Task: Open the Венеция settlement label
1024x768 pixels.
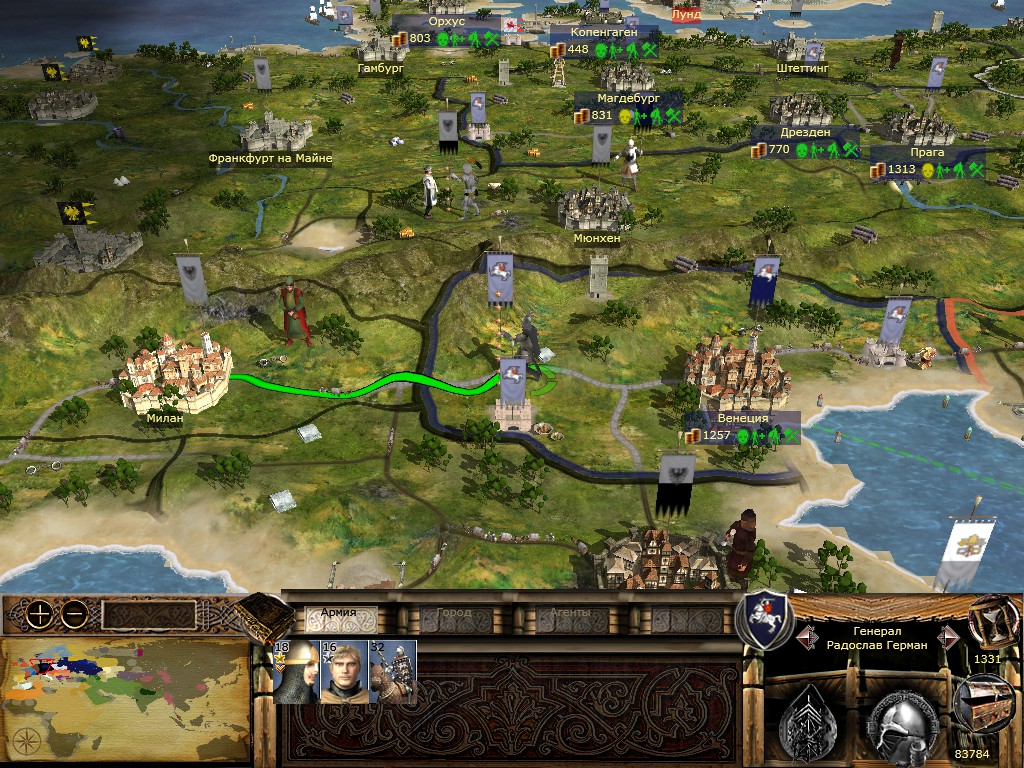Action: [x=742, y=418]
